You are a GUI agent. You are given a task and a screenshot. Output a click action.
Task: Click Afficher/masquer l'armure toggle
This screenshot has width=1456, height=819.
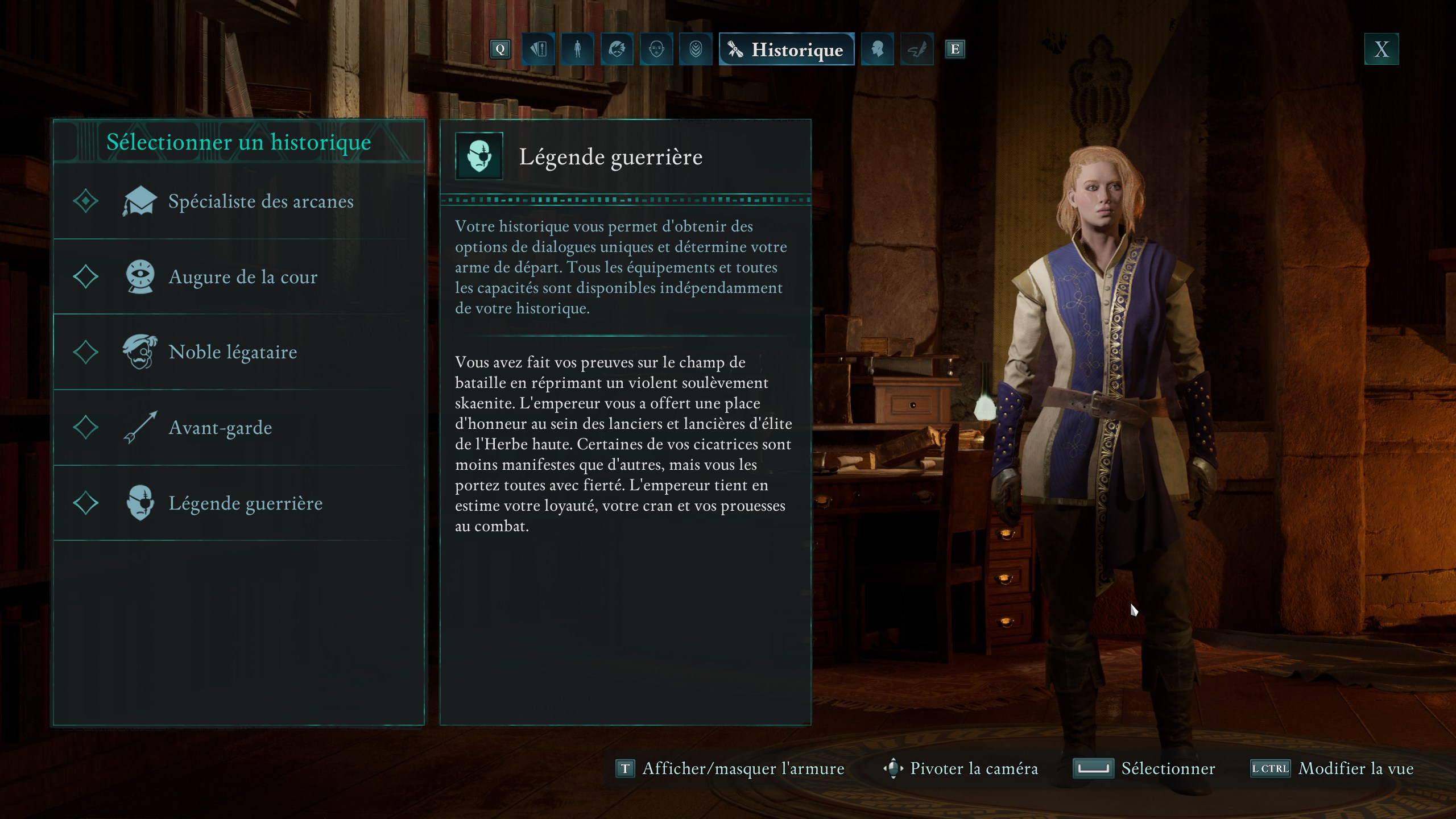coord(731,769)
